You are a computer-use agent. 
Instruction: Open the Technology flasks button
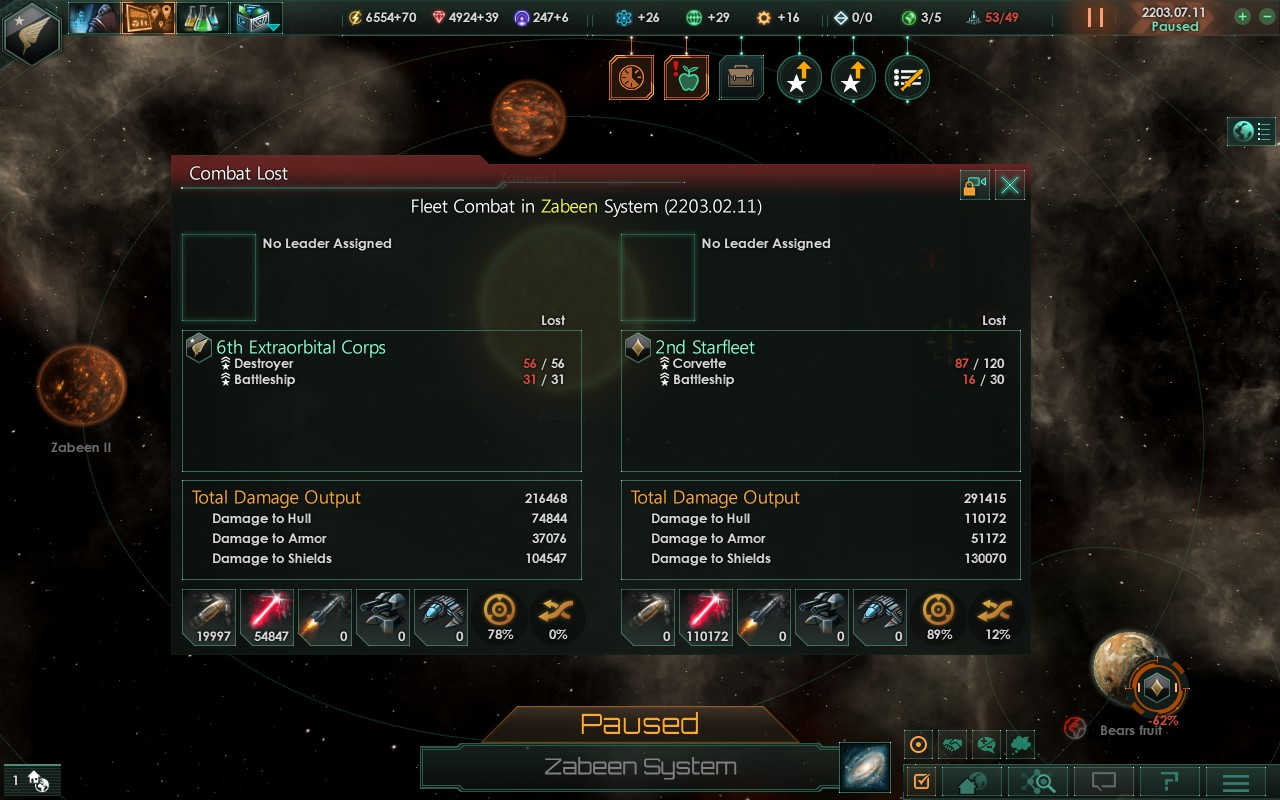203,17
